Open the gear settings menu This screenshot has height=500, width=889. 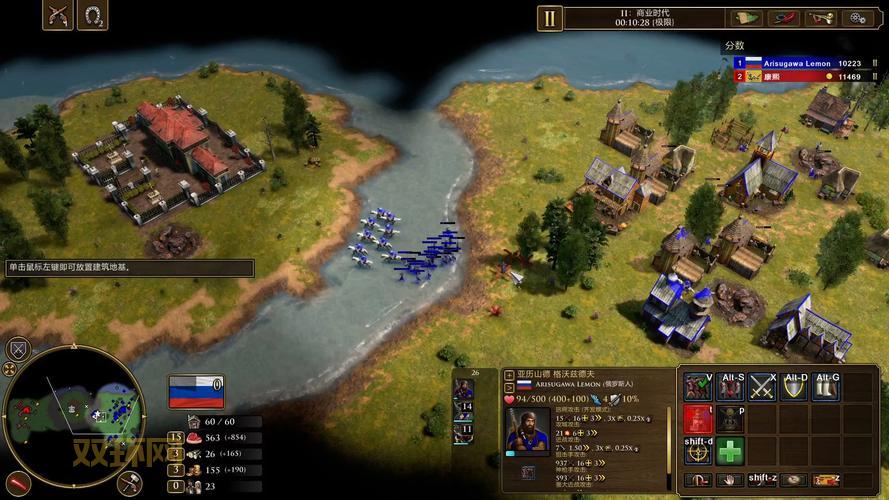click(858, 17)
